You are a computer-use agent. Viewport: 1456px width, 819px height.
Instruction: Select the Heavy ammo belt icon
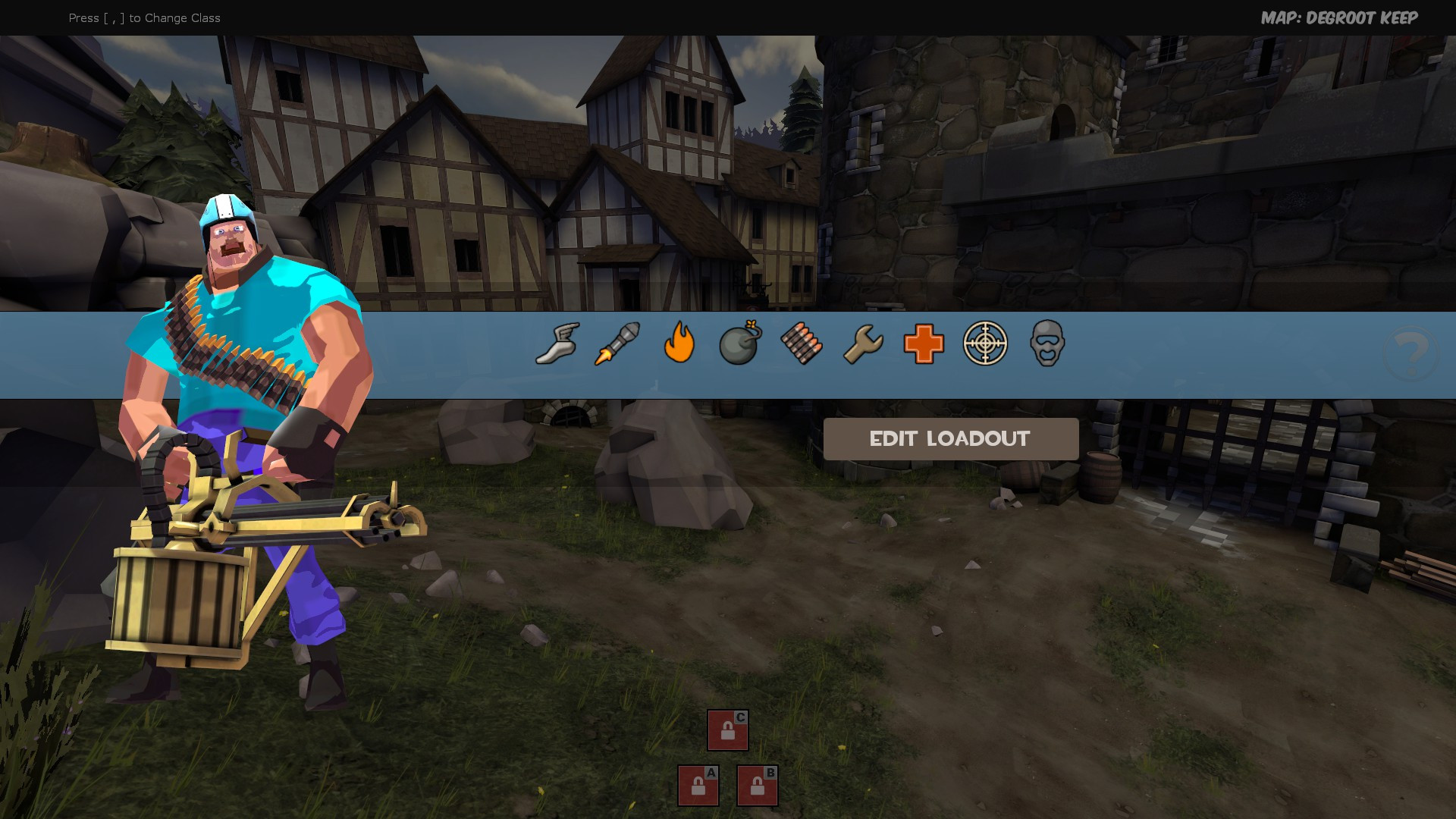point(800,345)
